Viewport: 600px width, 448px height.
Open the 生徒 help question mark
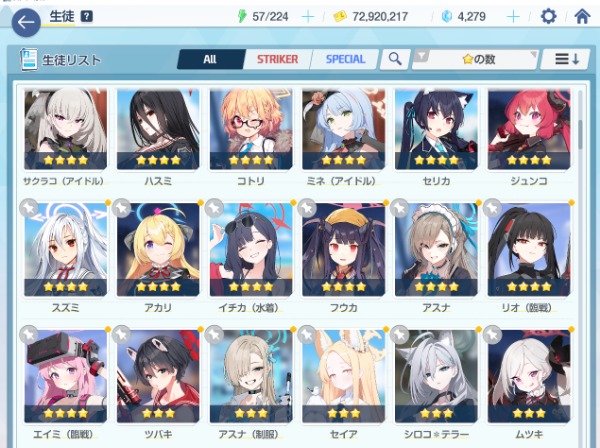click(87, 16)
